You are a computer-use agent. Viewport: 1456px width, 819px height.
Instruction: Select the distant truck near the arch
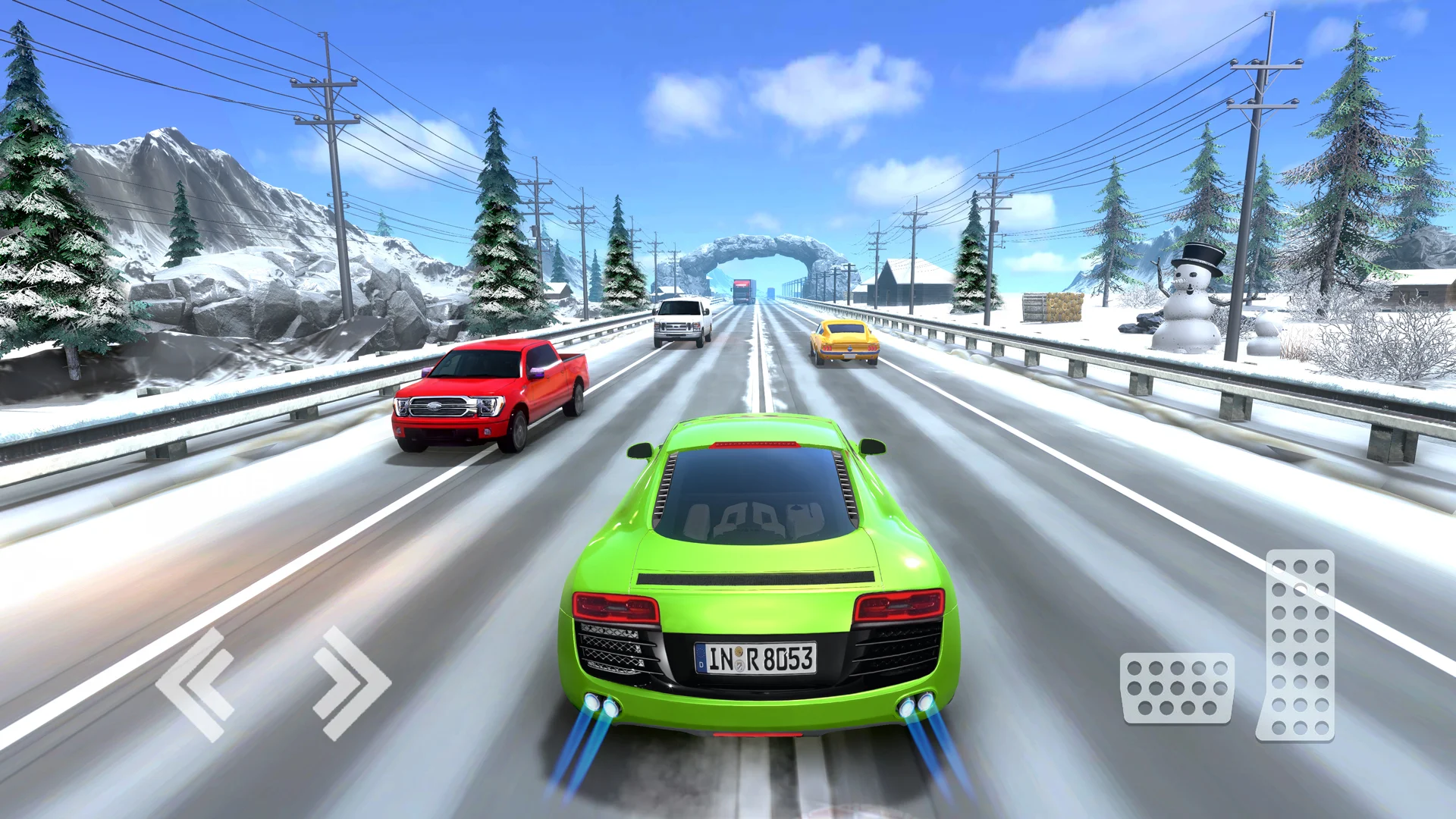745,292
